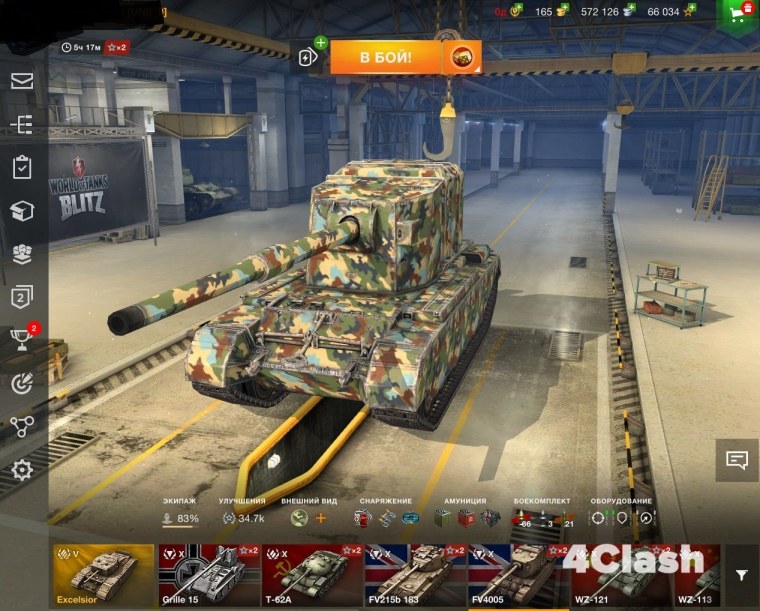Open the mail envelope icon

coord(22,81)
